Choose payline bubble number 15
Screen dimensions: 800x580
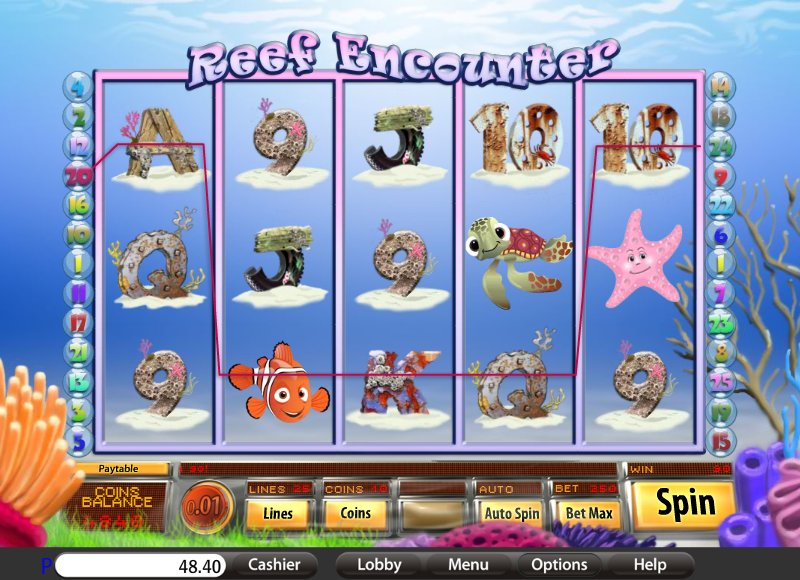pyautogui.click(x=719, y=439)
